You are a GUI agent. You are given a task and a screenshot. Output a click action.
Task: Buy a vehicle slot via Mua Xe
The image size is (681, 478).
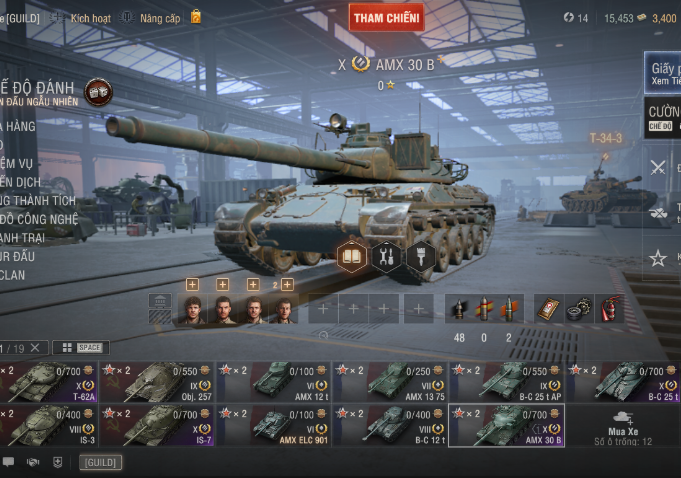pyautogui.click(x=623, y=426)
